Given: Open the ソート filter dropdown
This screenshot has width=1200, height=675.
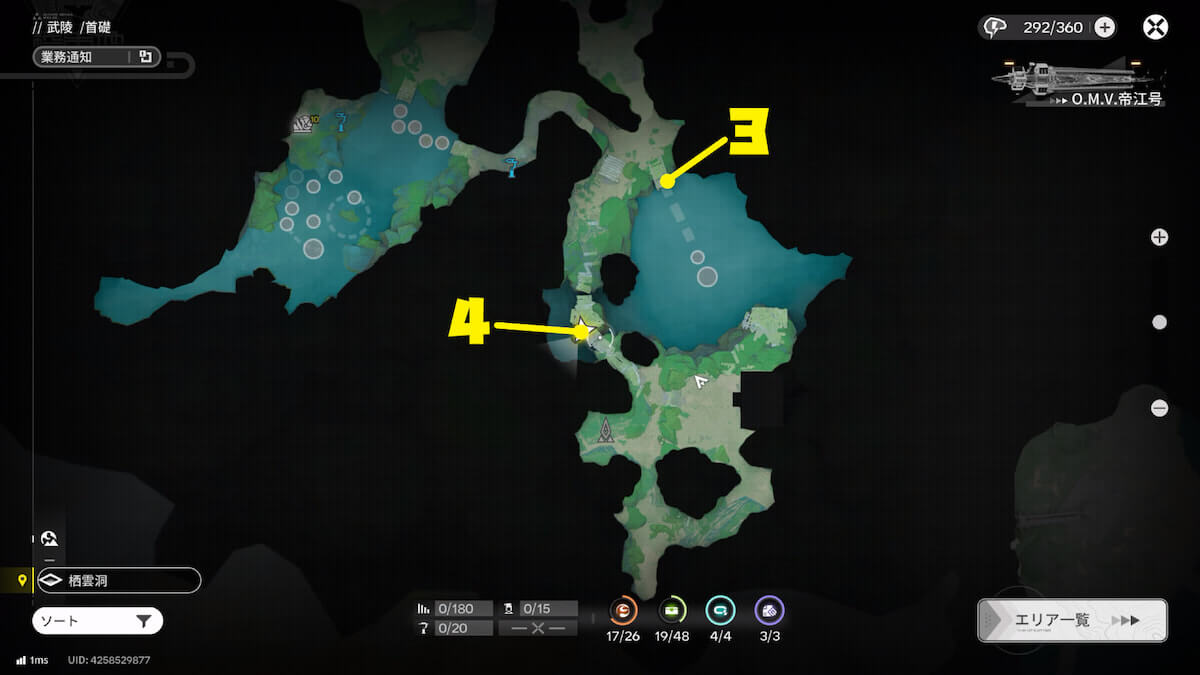Looking at the screenshot, I should (97, 621).
